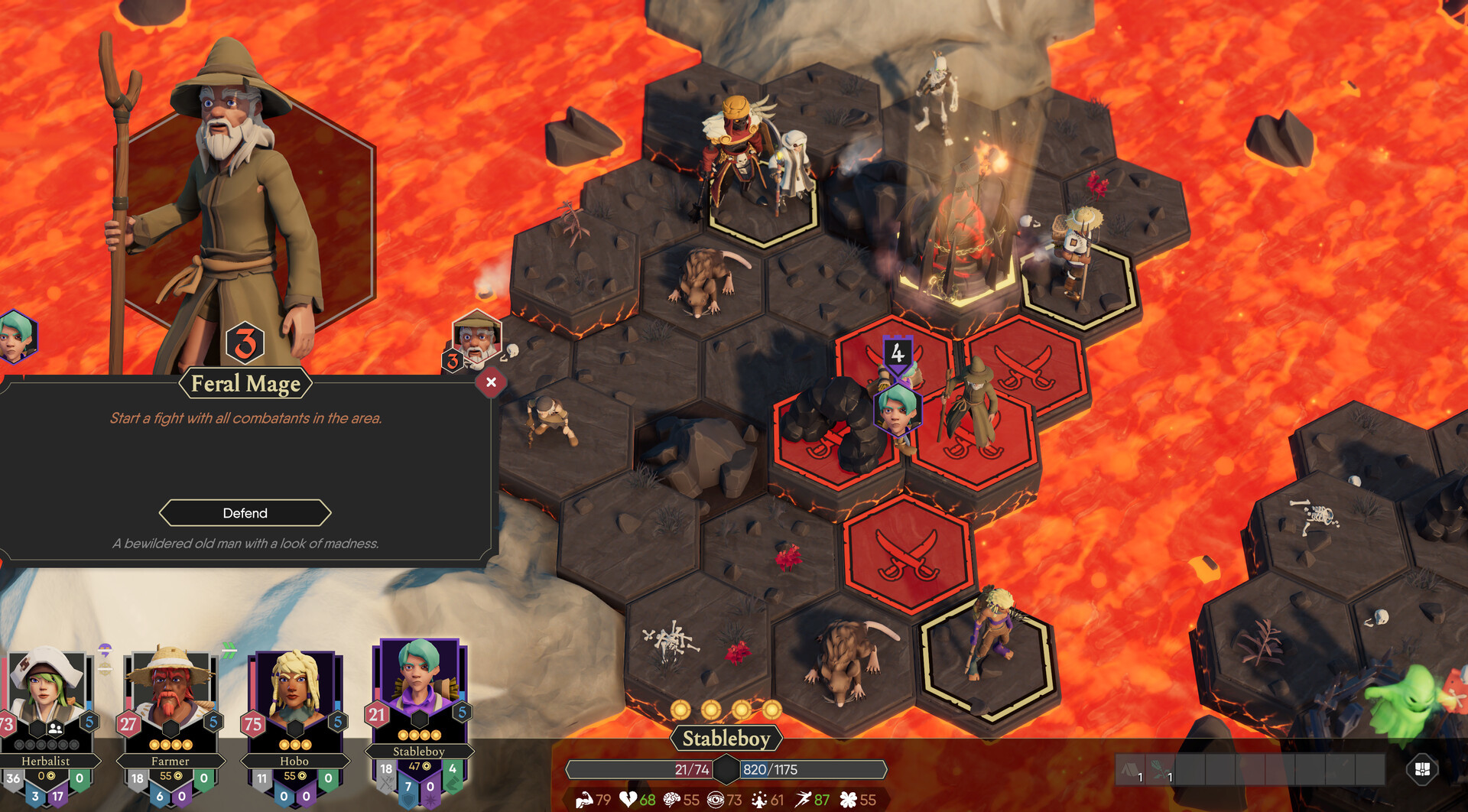Choose the Defend option

point(245,513)
